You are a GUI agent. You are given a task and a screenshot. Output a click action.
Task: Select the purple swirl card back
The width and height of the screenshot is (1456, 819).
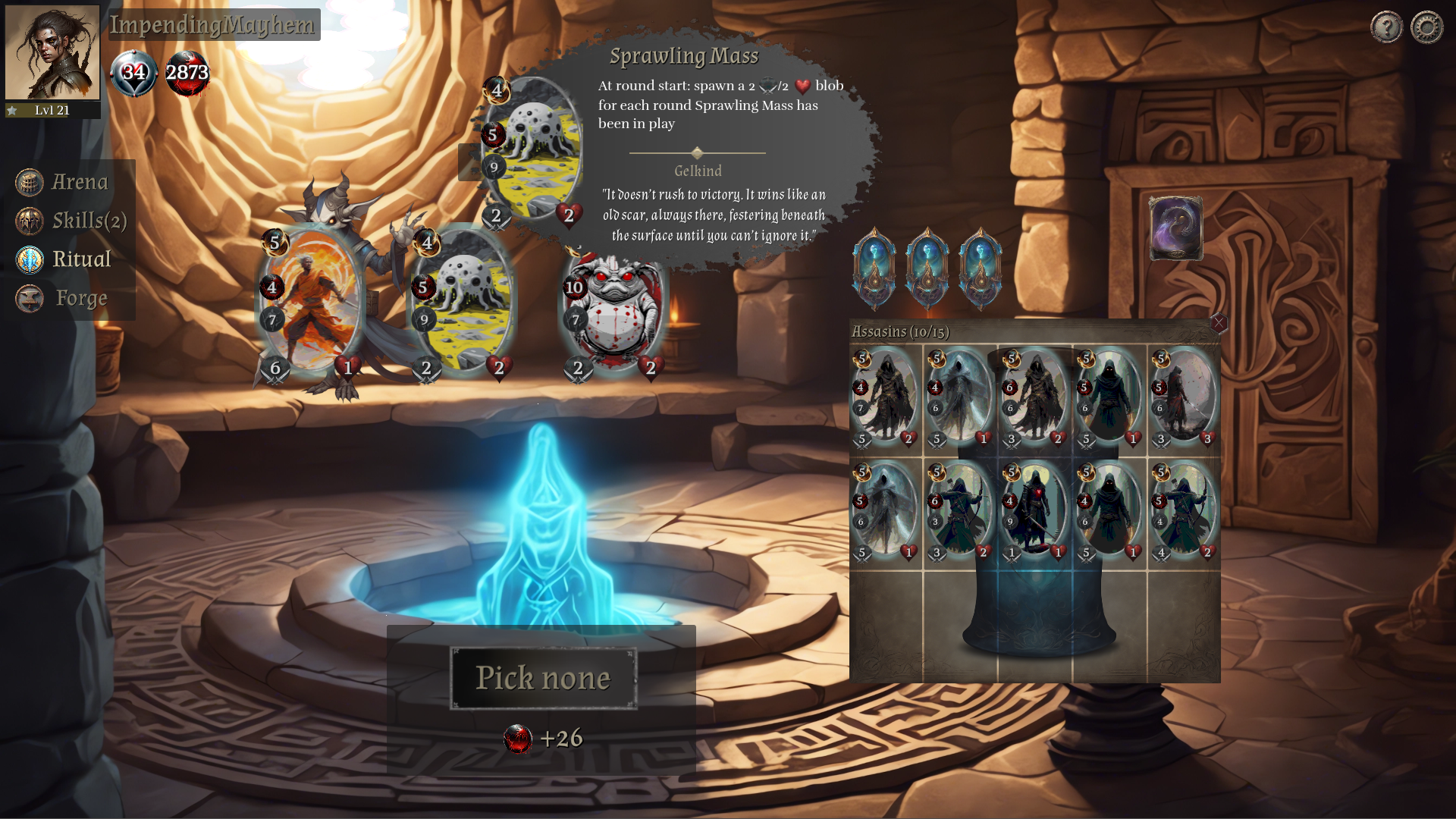[x=1175, y=228]
